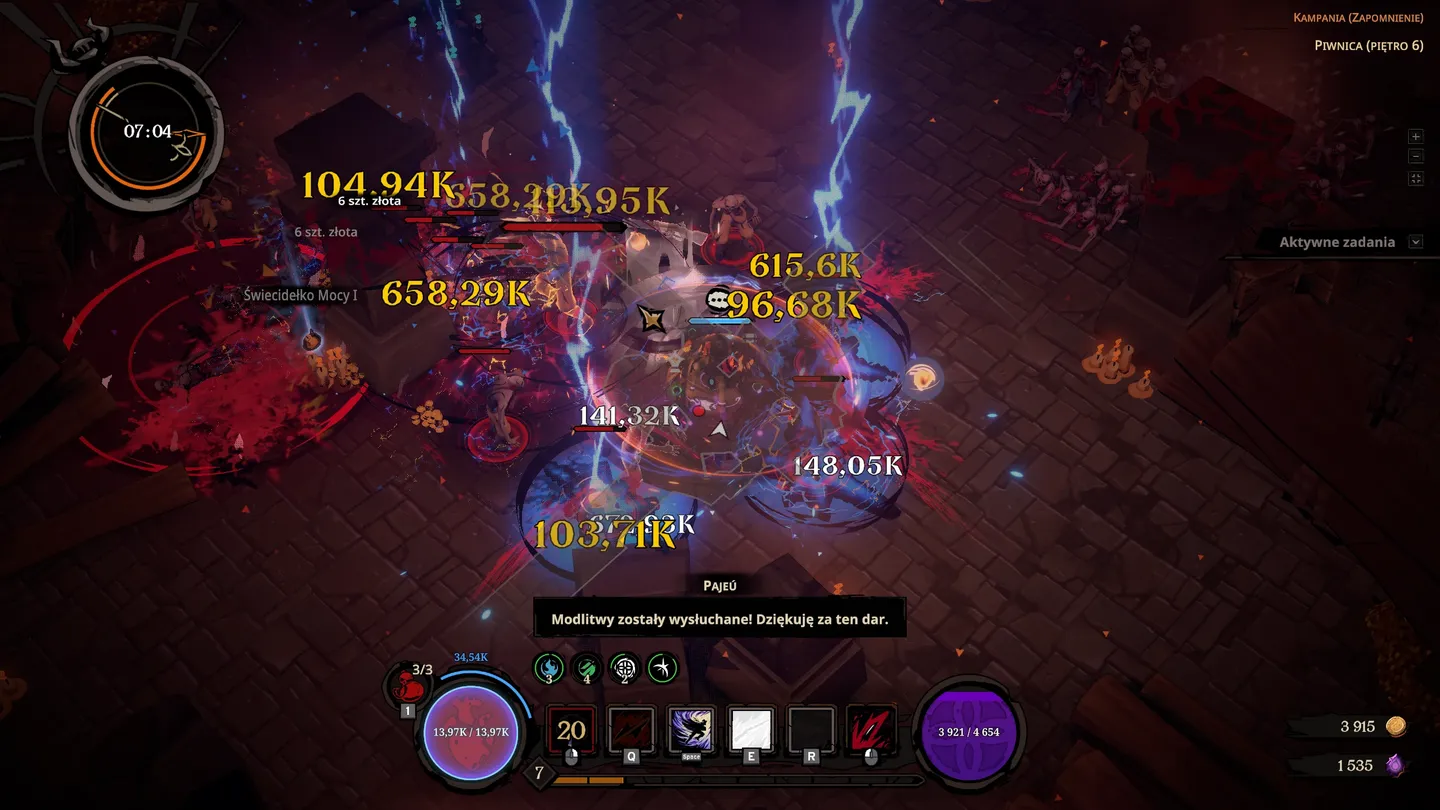Activate the Q red slash skill
1440x810 pixels.
click(x=631, y=731)
